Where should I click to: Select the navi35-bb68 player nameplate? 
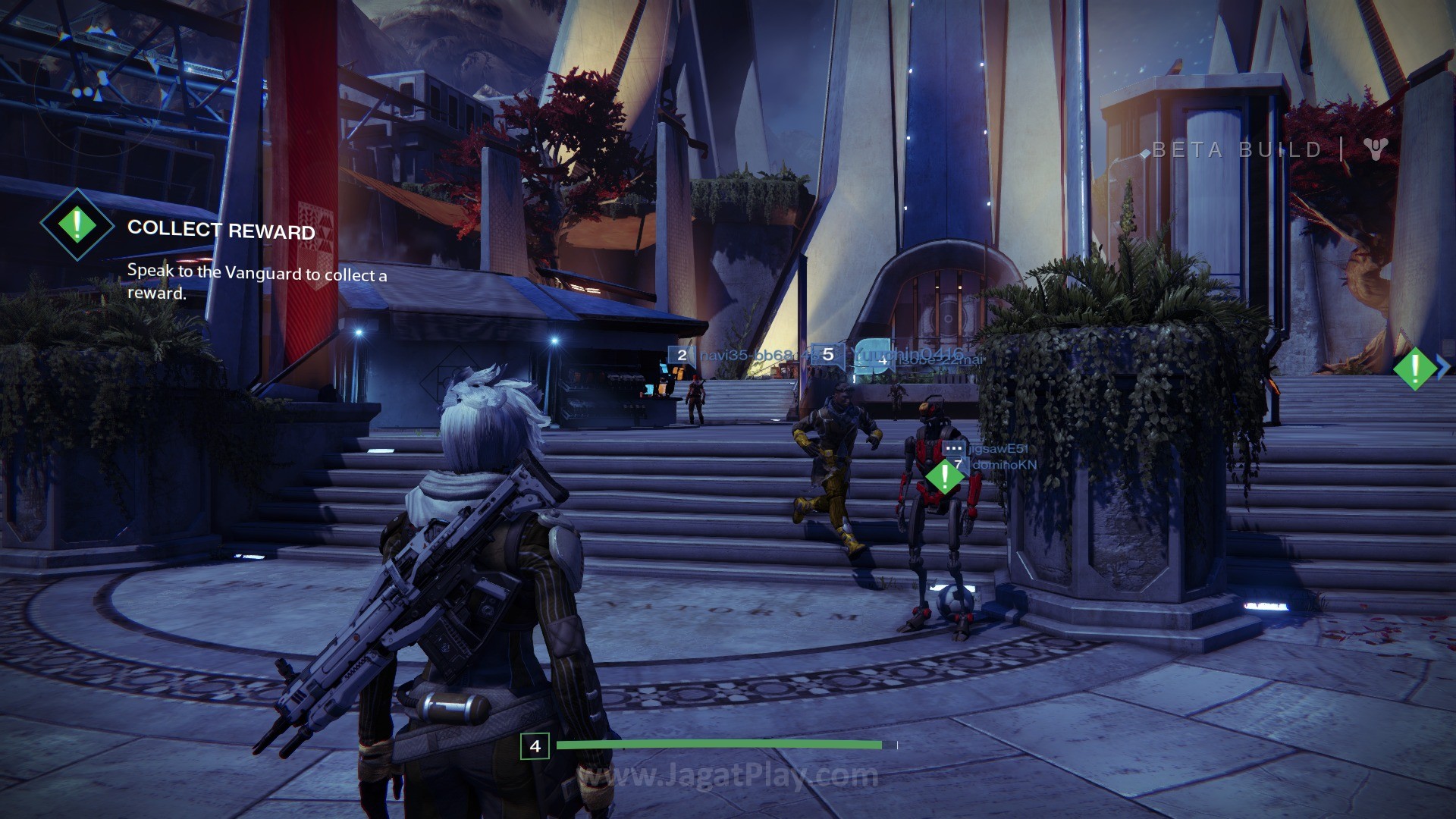click(x=747, y=355)
